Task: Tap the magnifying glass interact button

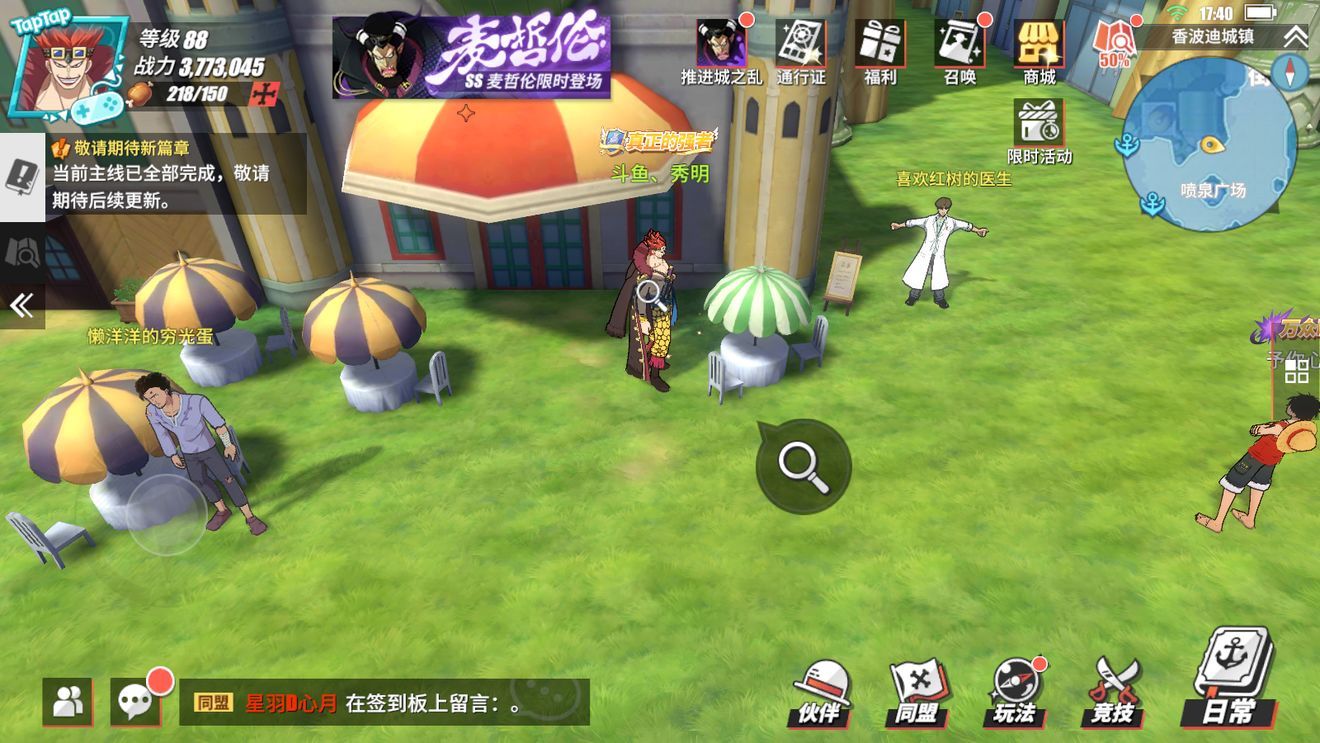Action: pos(803,466)
